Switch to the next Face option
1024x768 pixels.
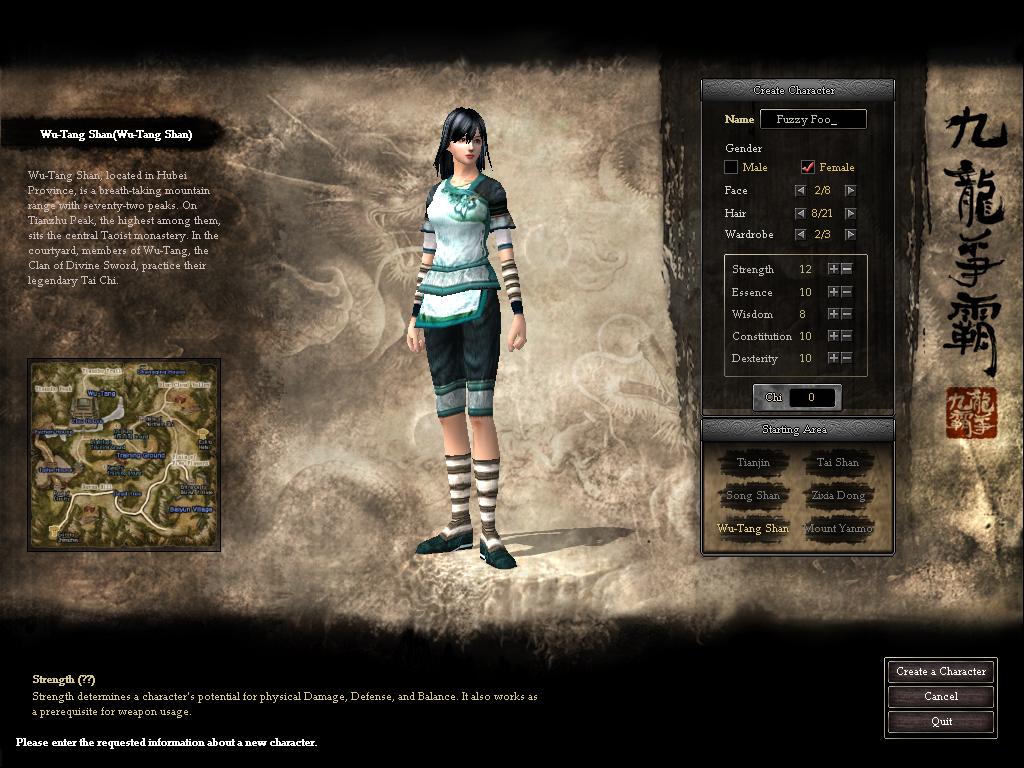point(850,190)
